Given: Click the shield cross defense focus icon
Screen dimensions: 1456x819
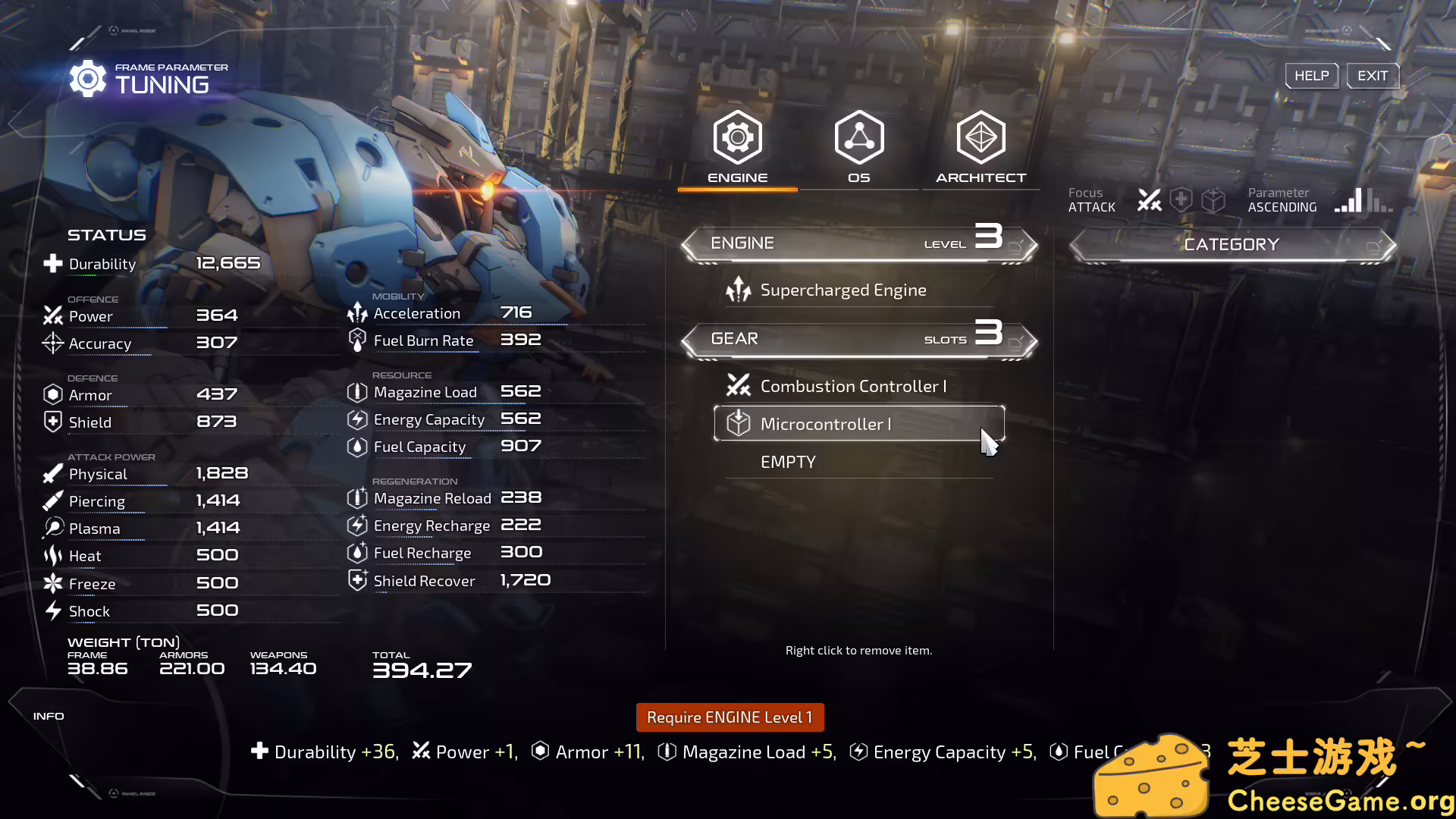Looking at the screenshot, I should tap(1181, 199).
